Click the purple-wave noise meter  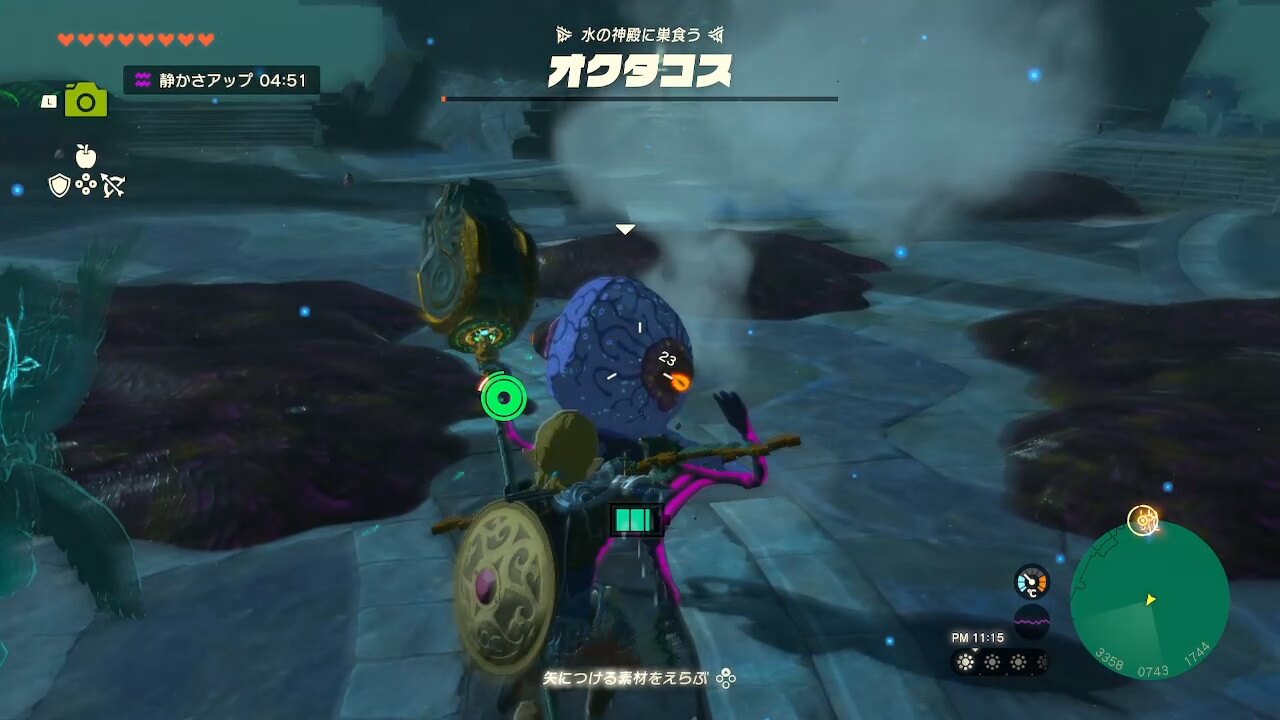1031,621
